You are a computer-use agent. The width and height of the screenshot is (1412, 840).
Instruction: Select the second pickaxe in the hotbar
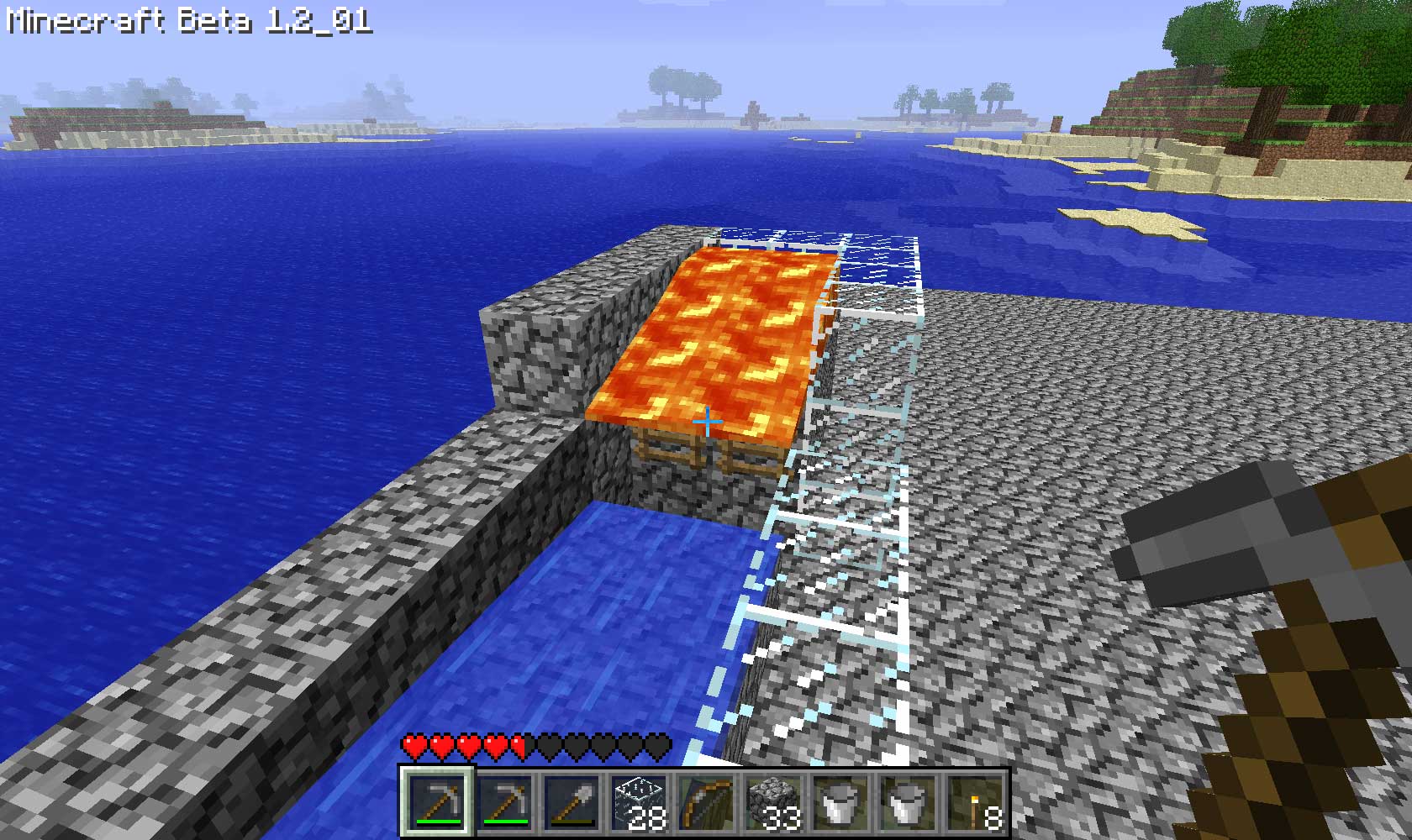tap(504, 802)
